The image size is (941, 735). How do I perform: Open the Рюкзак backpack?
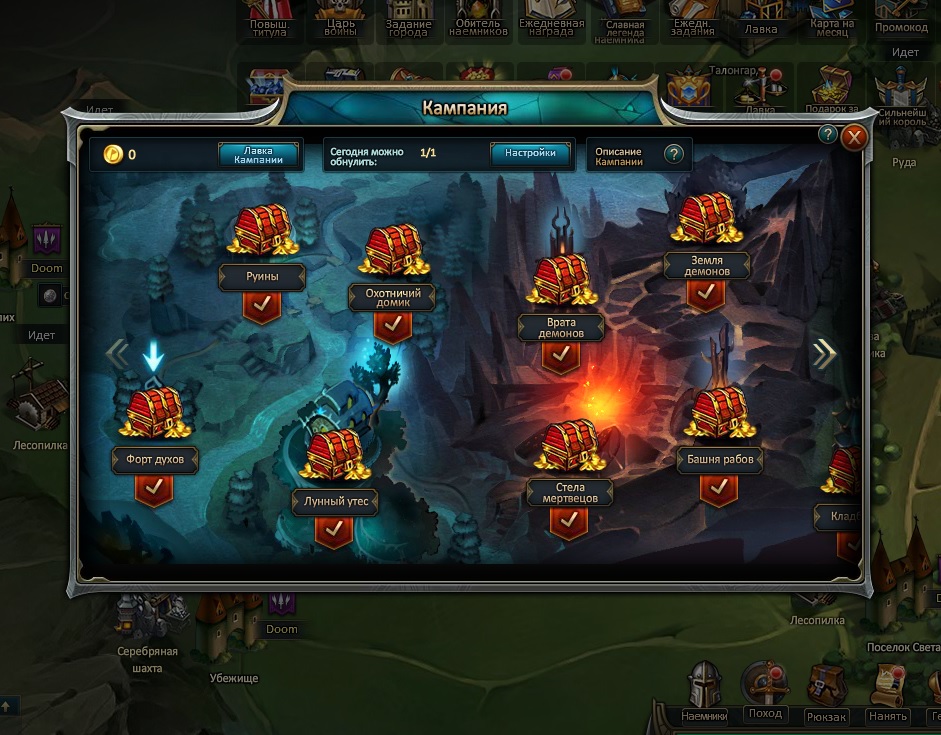827,689
